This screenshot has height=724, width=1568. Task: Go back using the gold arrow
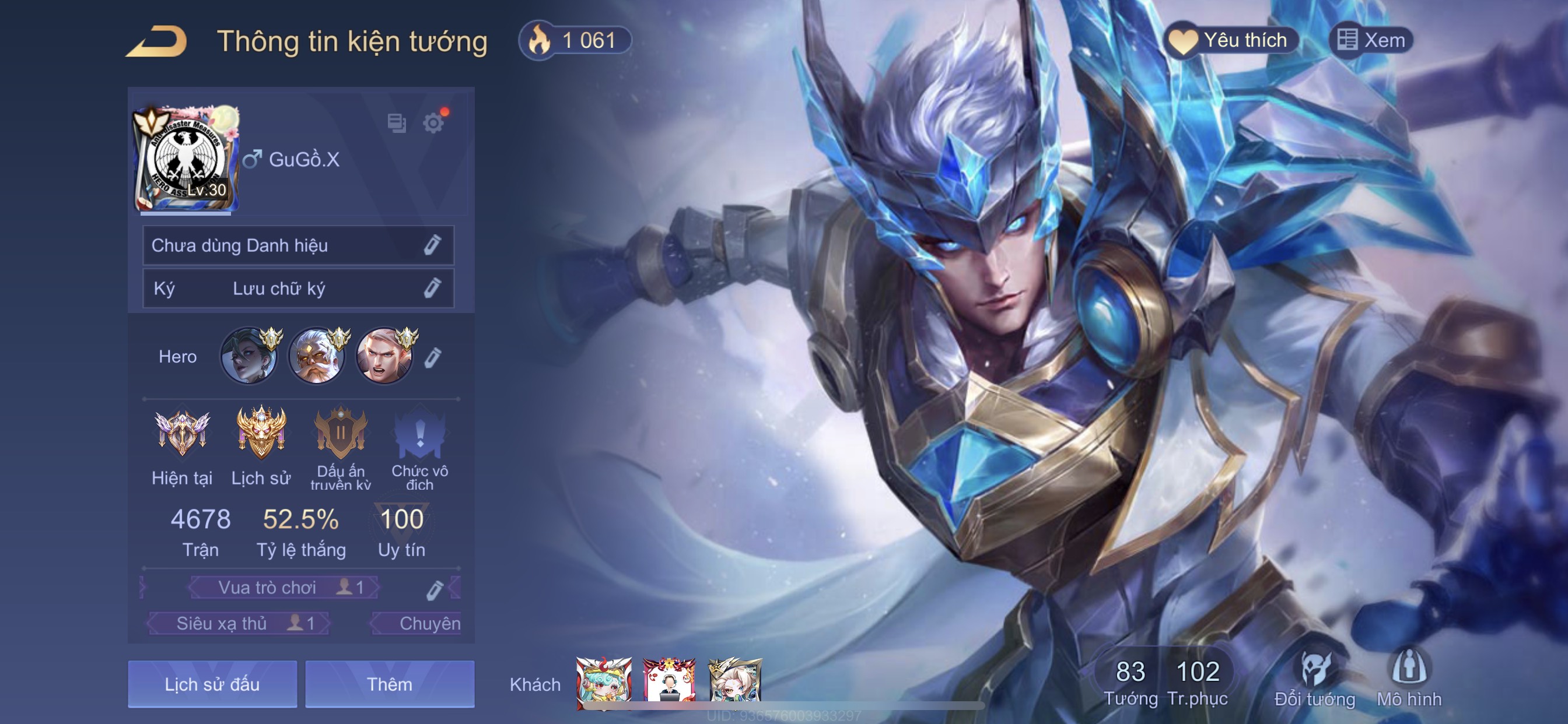click(156, 41)
